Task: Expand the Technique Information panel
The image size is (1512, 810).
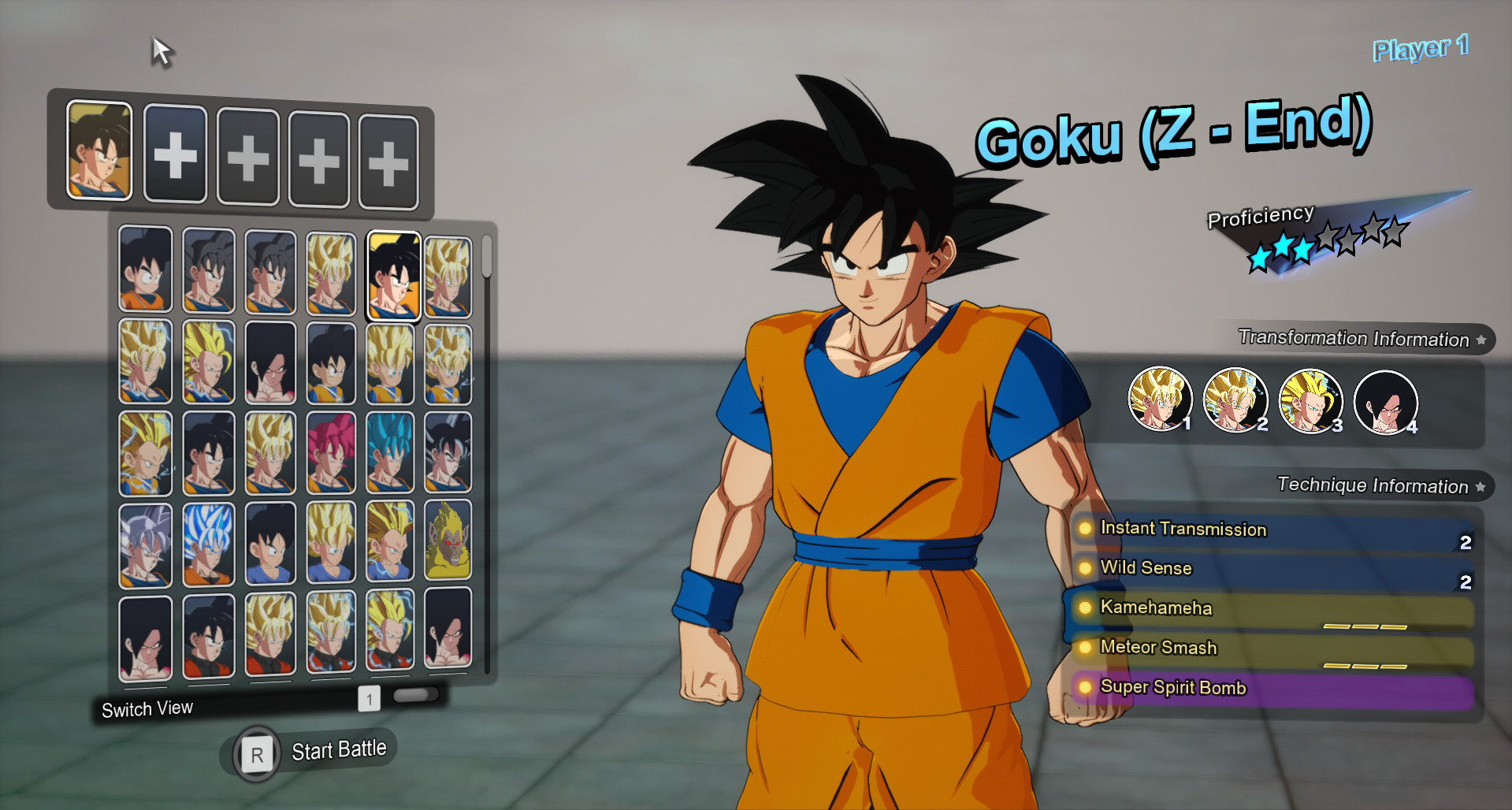Action: click(1480, 486)
